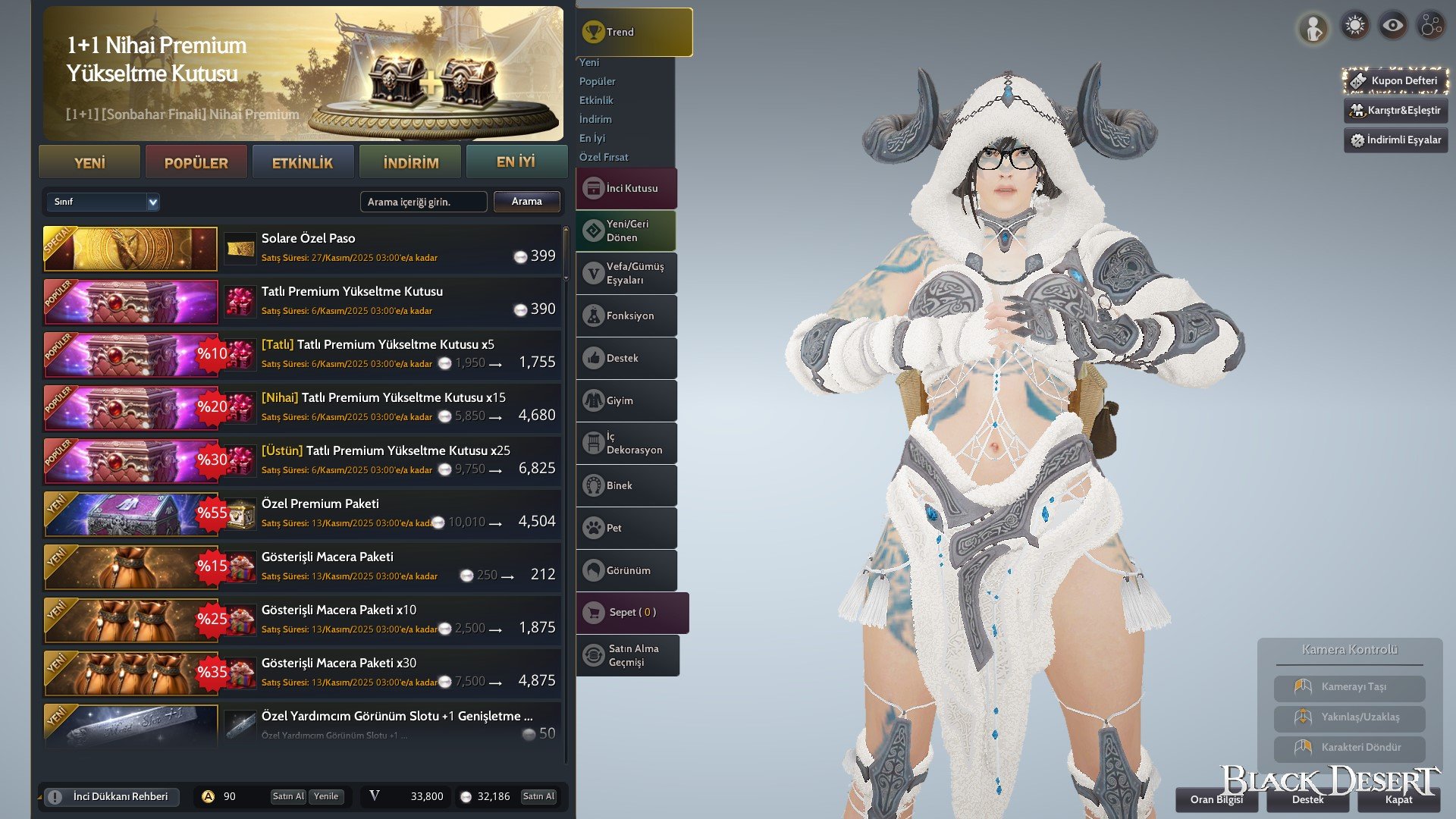
Task: Switch to the YENİ tab
Action: pyautogui.click(x=89, y=162)
